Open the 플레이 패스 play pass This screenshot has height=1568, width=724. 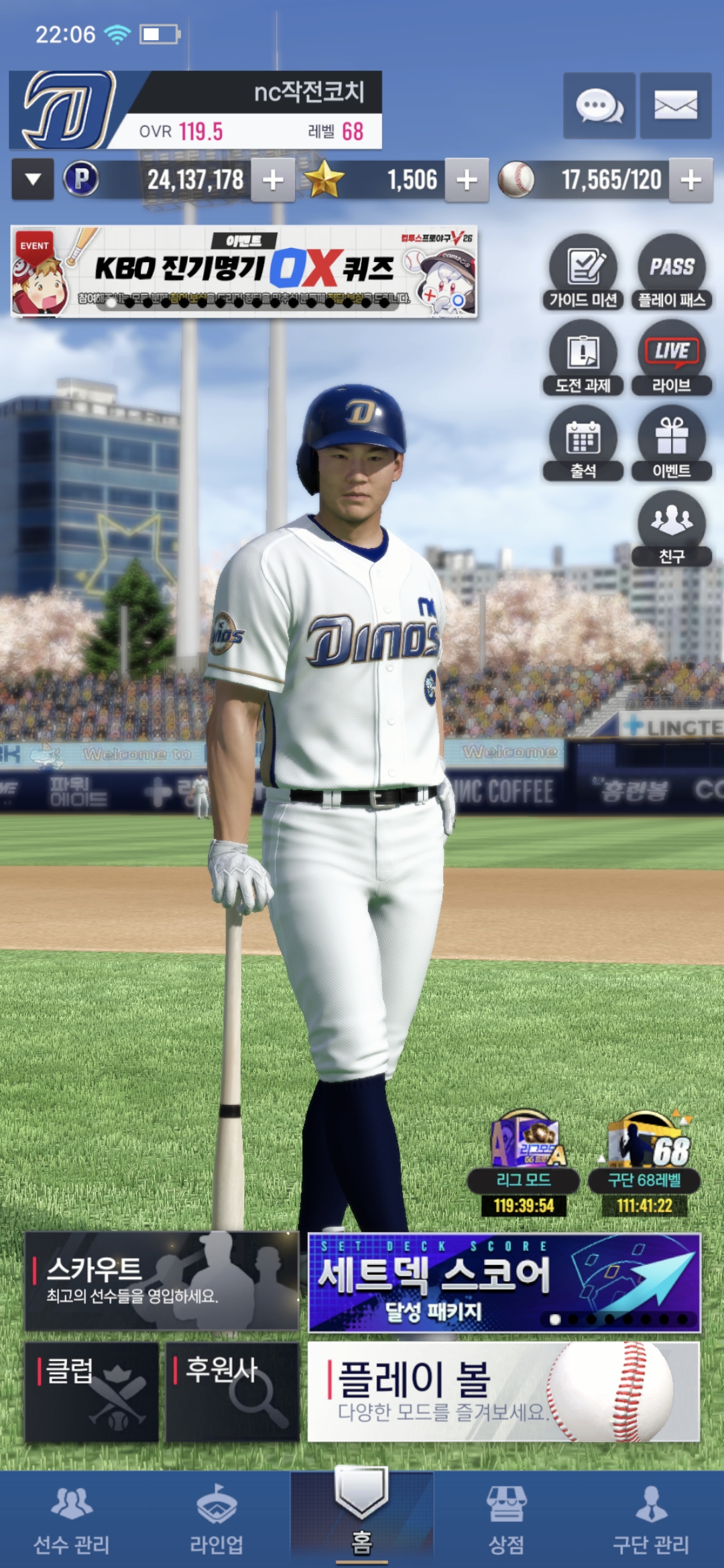point(671,272)
